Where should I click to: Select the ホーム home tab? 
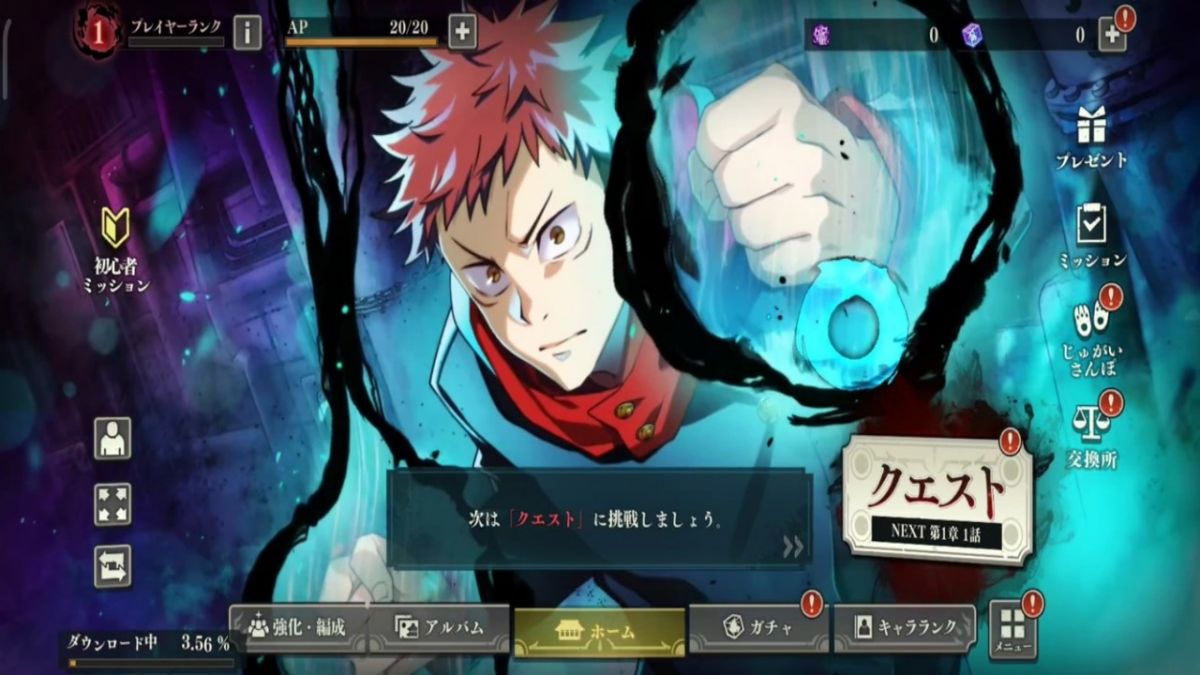click(599, 632)
